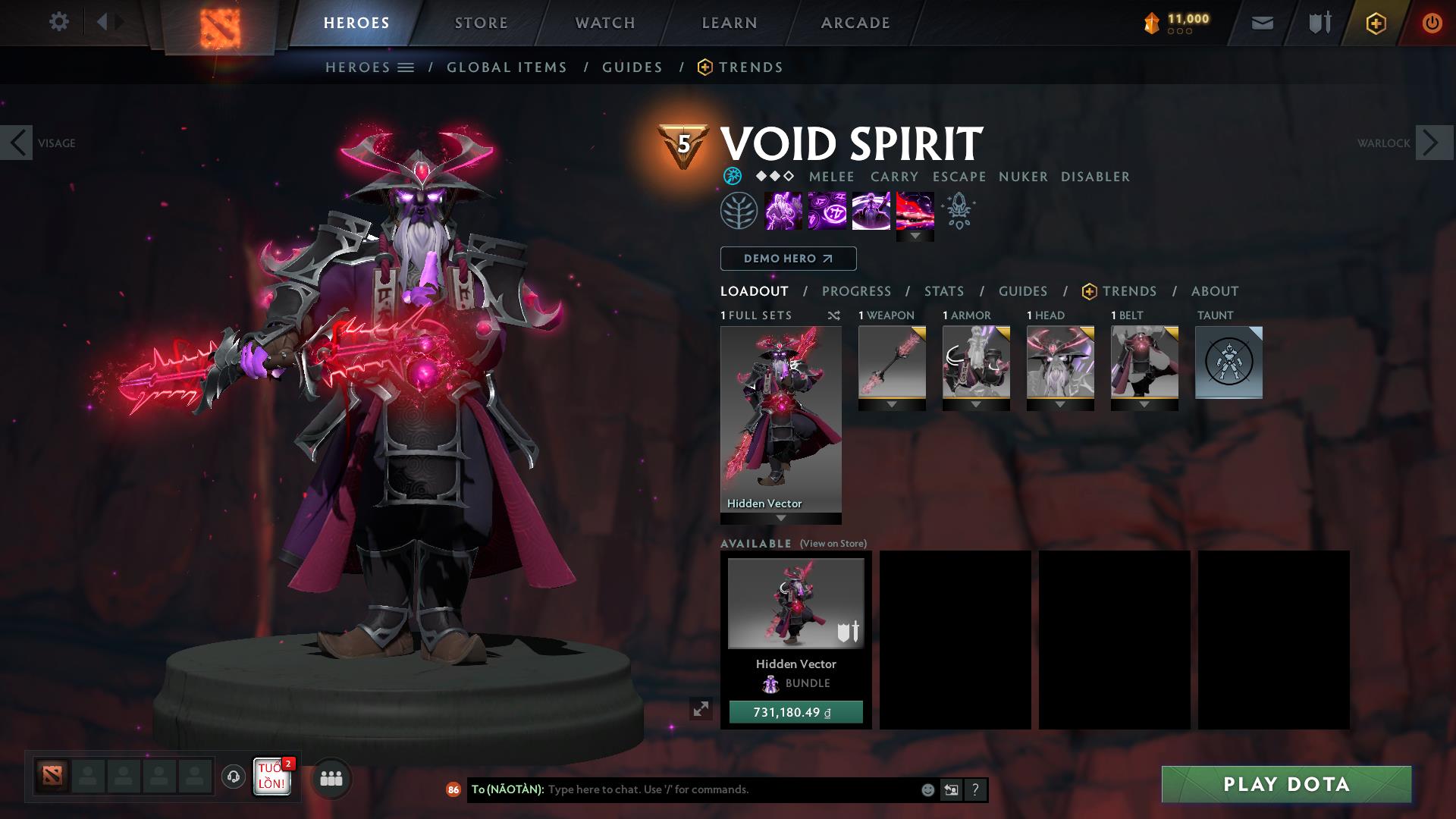Toggle the shuffle icon next to Full Sets

pyautogui.click(x=833, y=315)
